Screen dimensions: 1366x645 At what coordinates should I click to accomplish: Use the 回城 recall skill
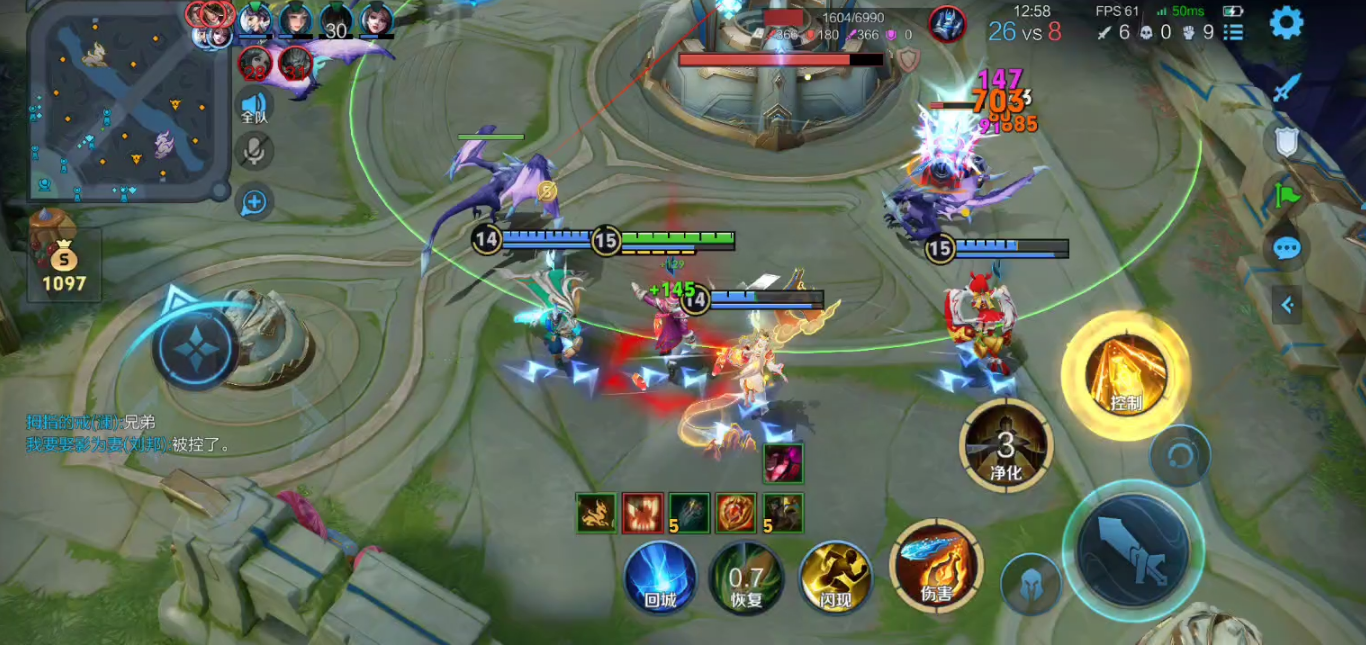coord(661,577)
